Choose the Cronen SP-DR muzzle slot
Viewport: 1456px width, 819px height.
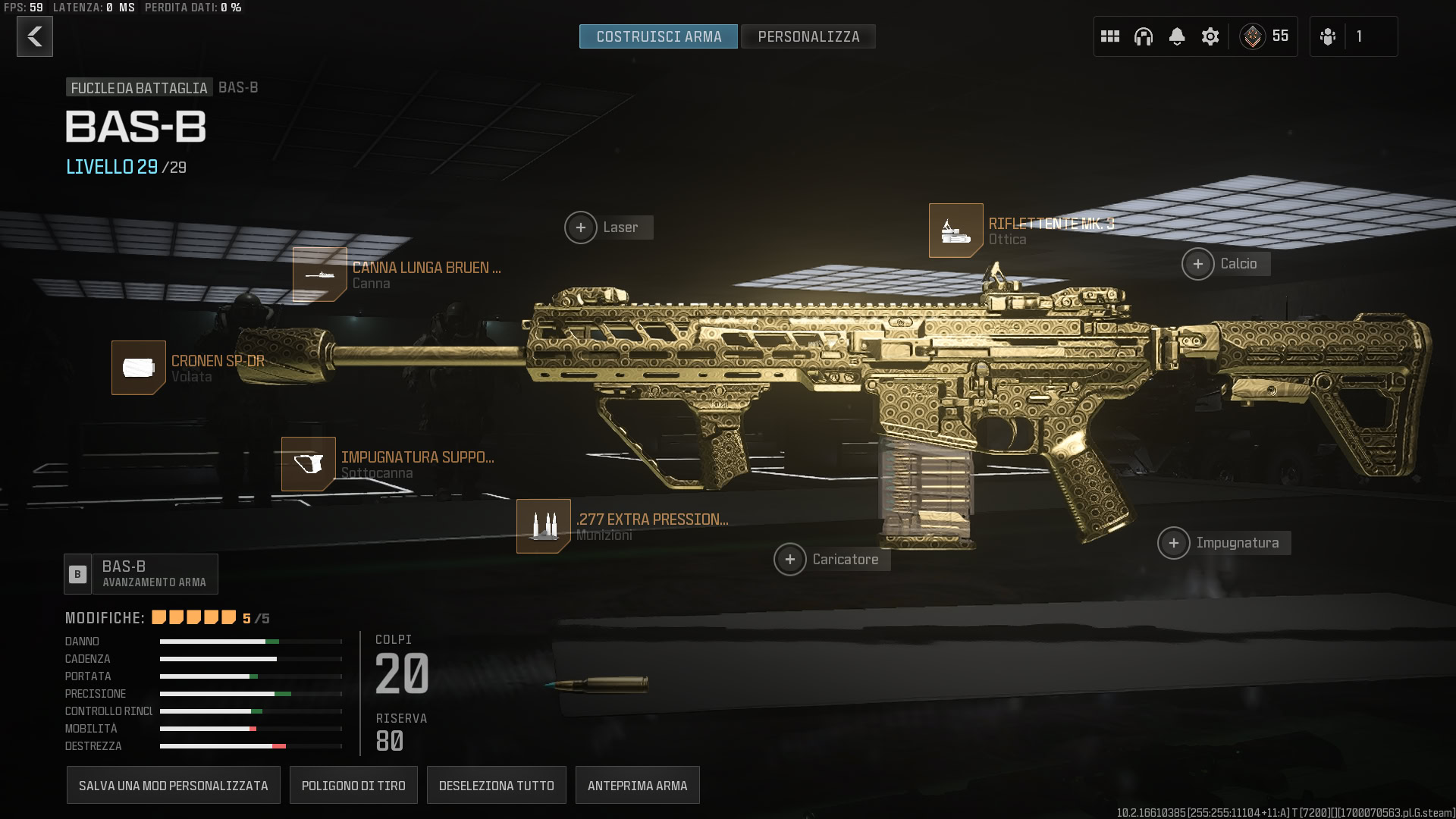pos(139,368)
